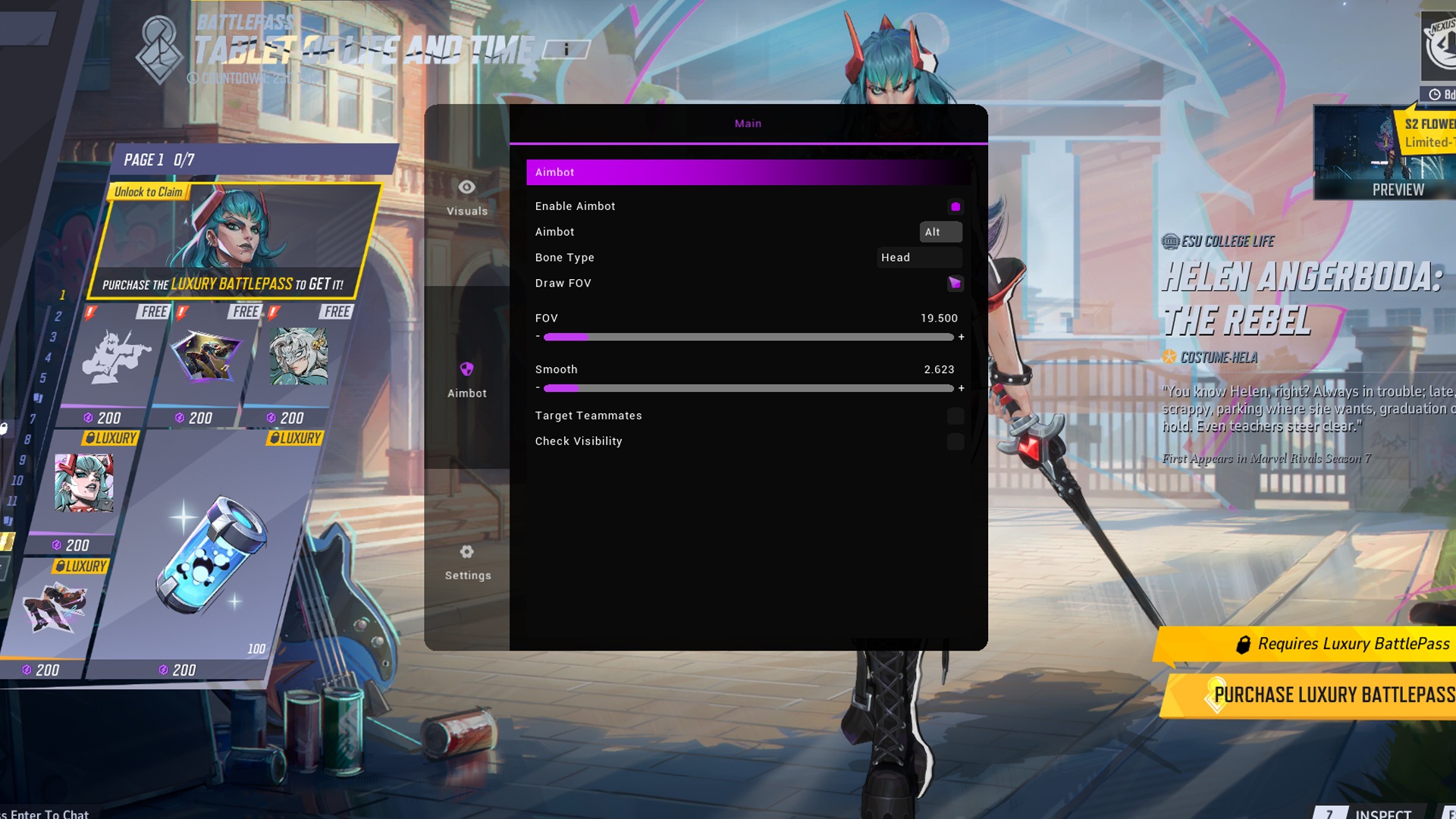Screen dimensions: 1456x819
Task: Jump to battlepass page 3
Action: 53,337
